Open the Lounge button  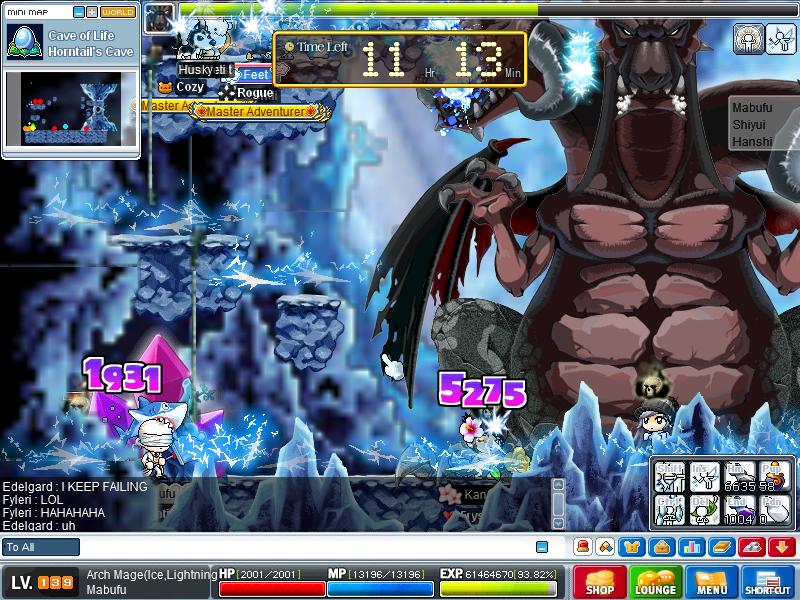[x=655, y=582]
